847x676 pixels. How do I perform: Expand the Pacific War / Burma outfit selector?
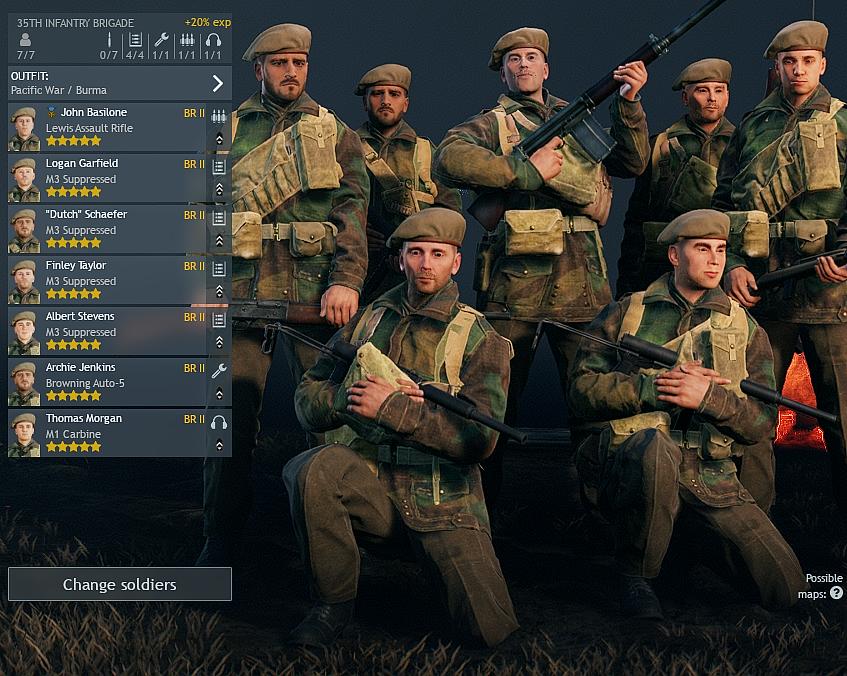point(217,83)
